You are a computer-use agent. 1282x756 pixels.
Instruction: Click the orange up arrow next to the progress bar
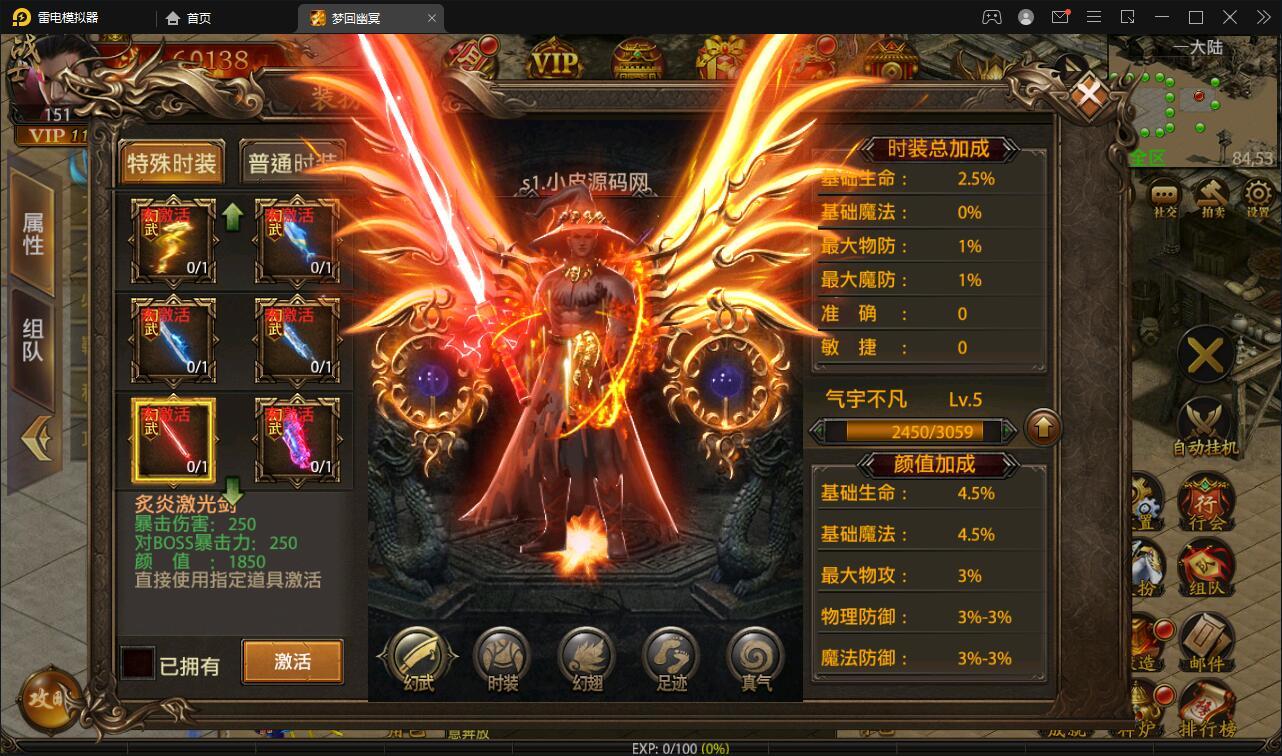[x=1043, y=429]
